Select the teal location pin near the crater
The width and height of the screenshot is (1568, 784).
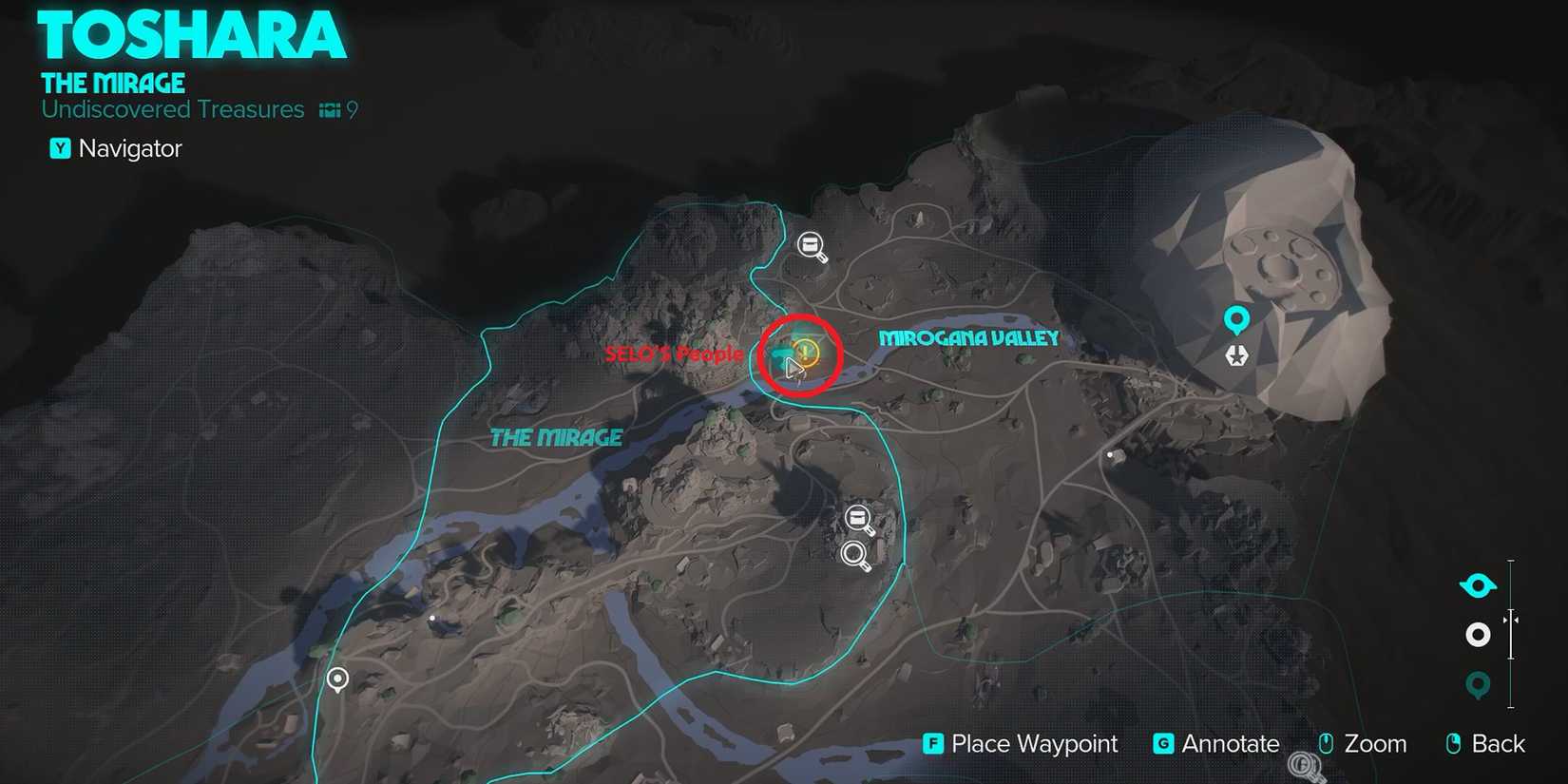click(x=1235, y=317)
